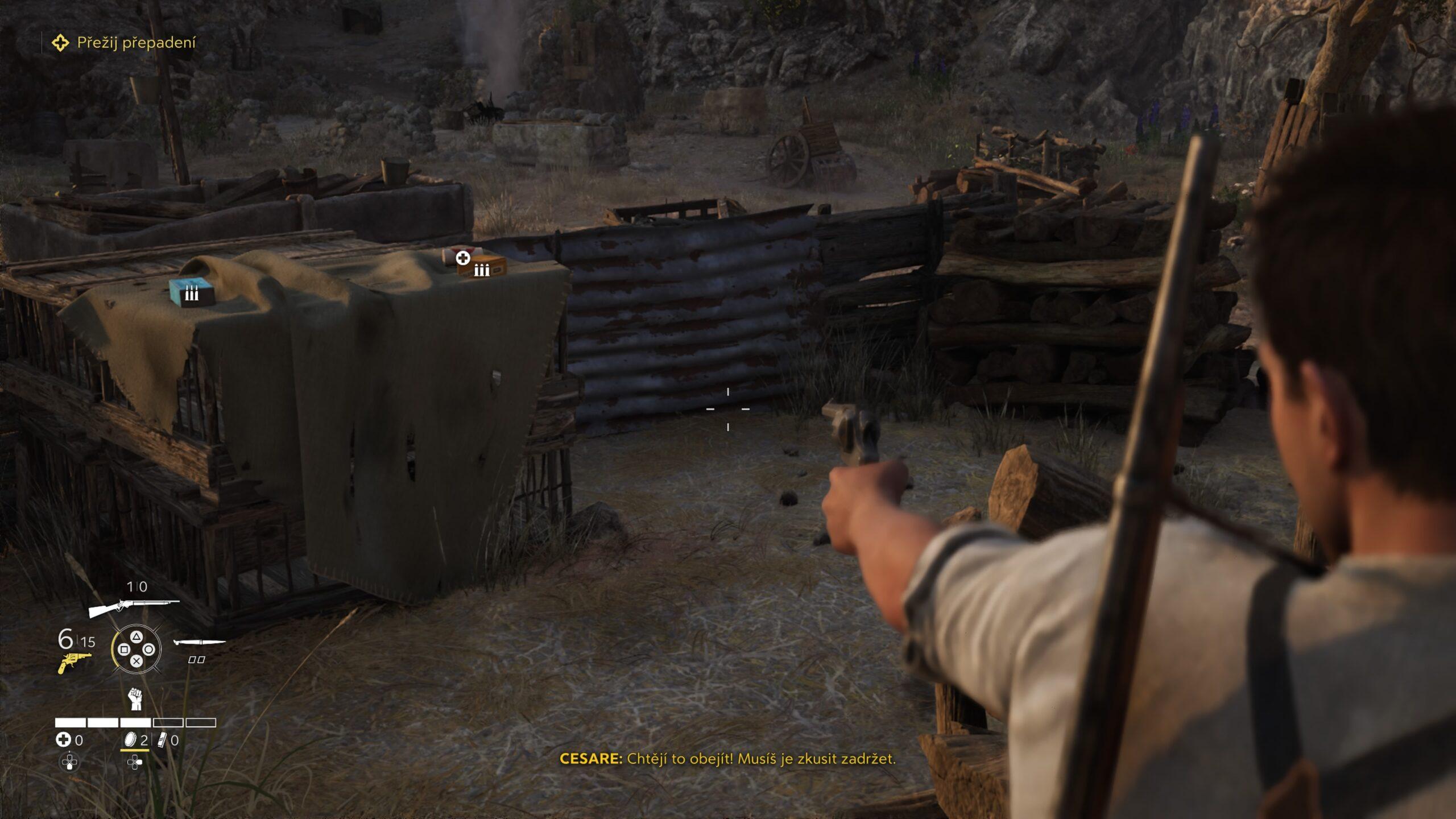Switch to the bare fist icon
The image size is (1456, 819).
[x=135, y=698]
